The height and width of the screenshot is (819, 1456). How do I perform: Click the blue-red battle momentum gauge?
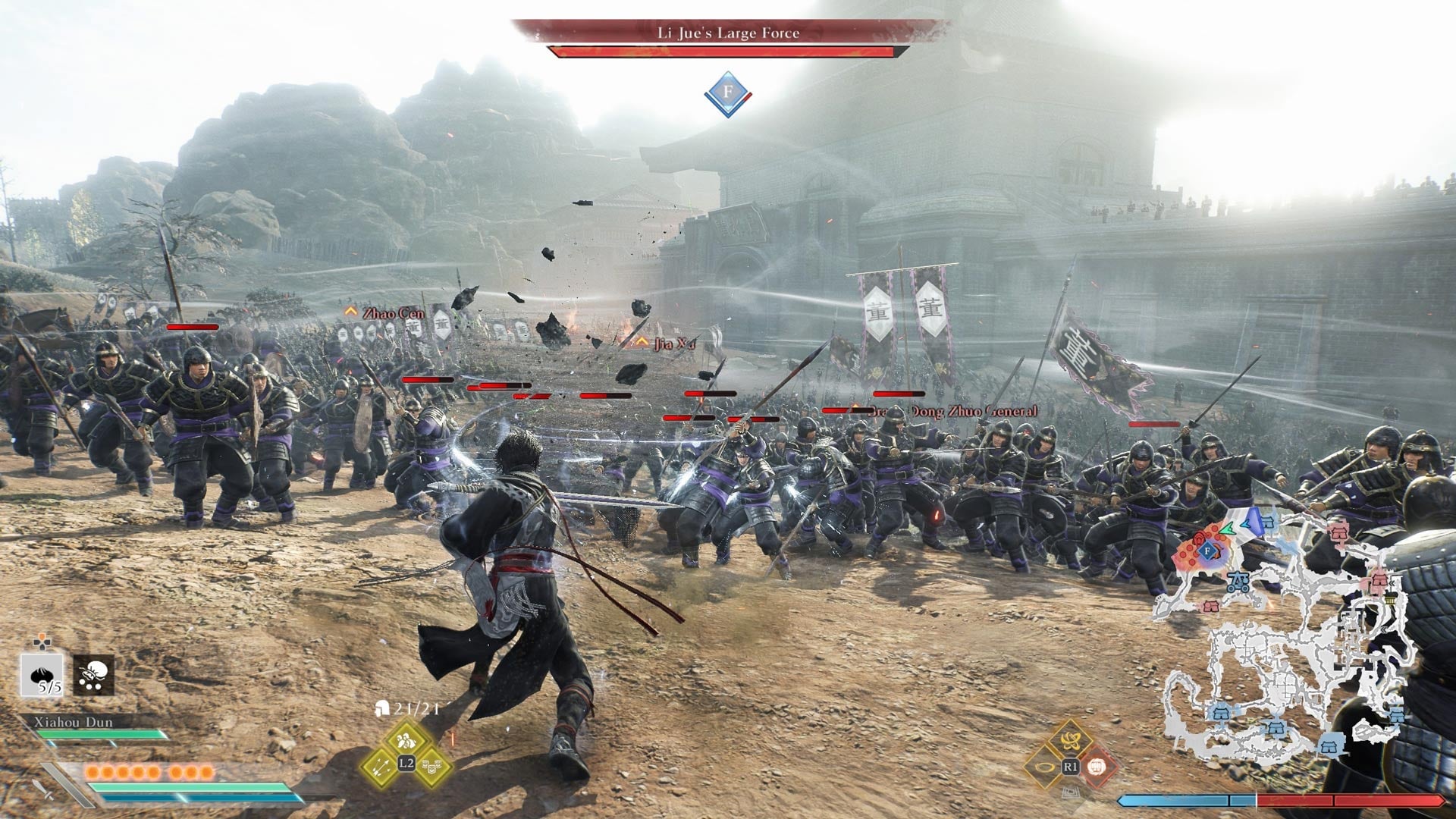pyautogui.click(x=1256, y=799)
